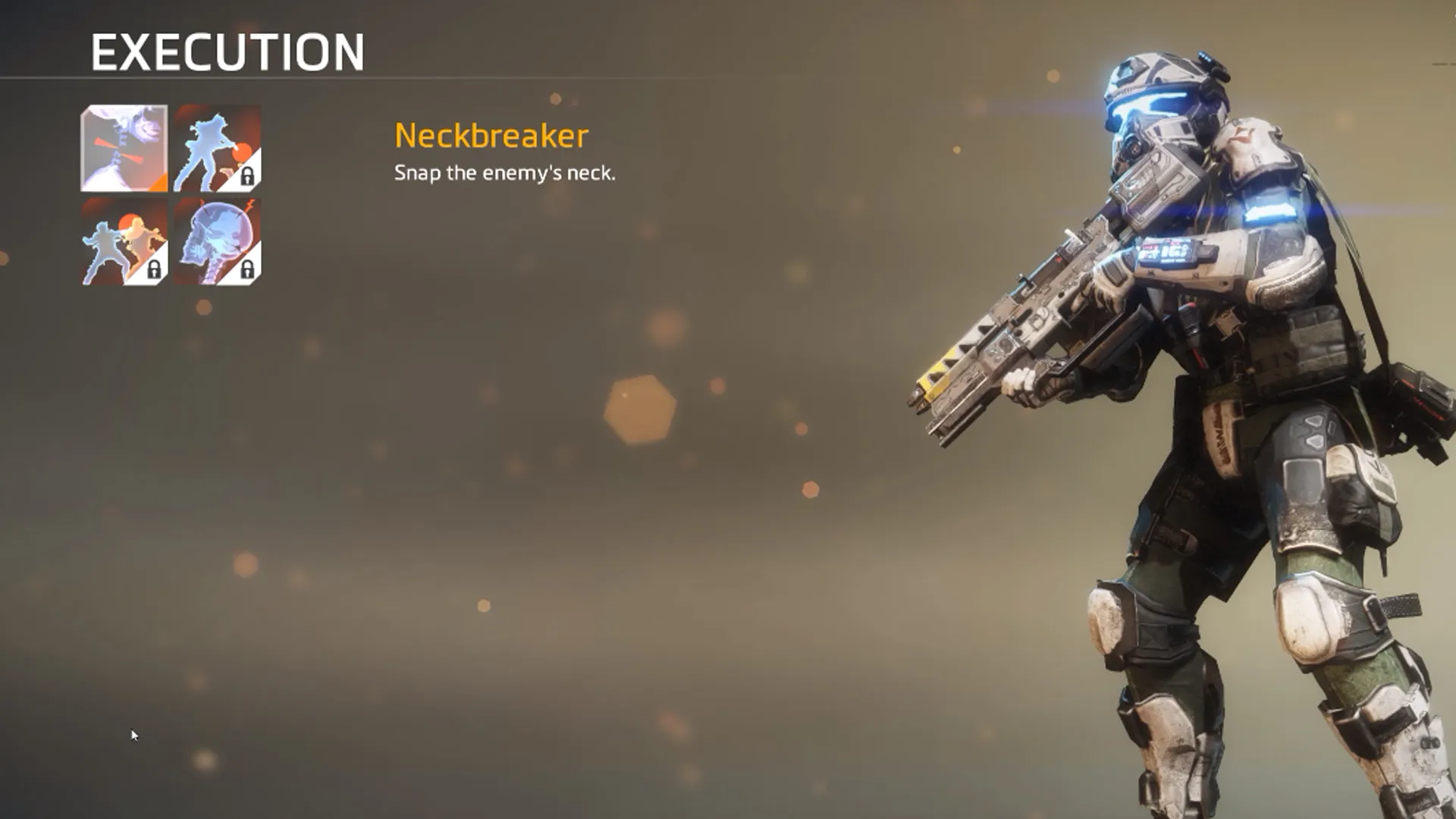Click the 'Snap the enemy's neck' description text
The height and width of the screenshot is (819, 1456).
(x=505, y=175)
